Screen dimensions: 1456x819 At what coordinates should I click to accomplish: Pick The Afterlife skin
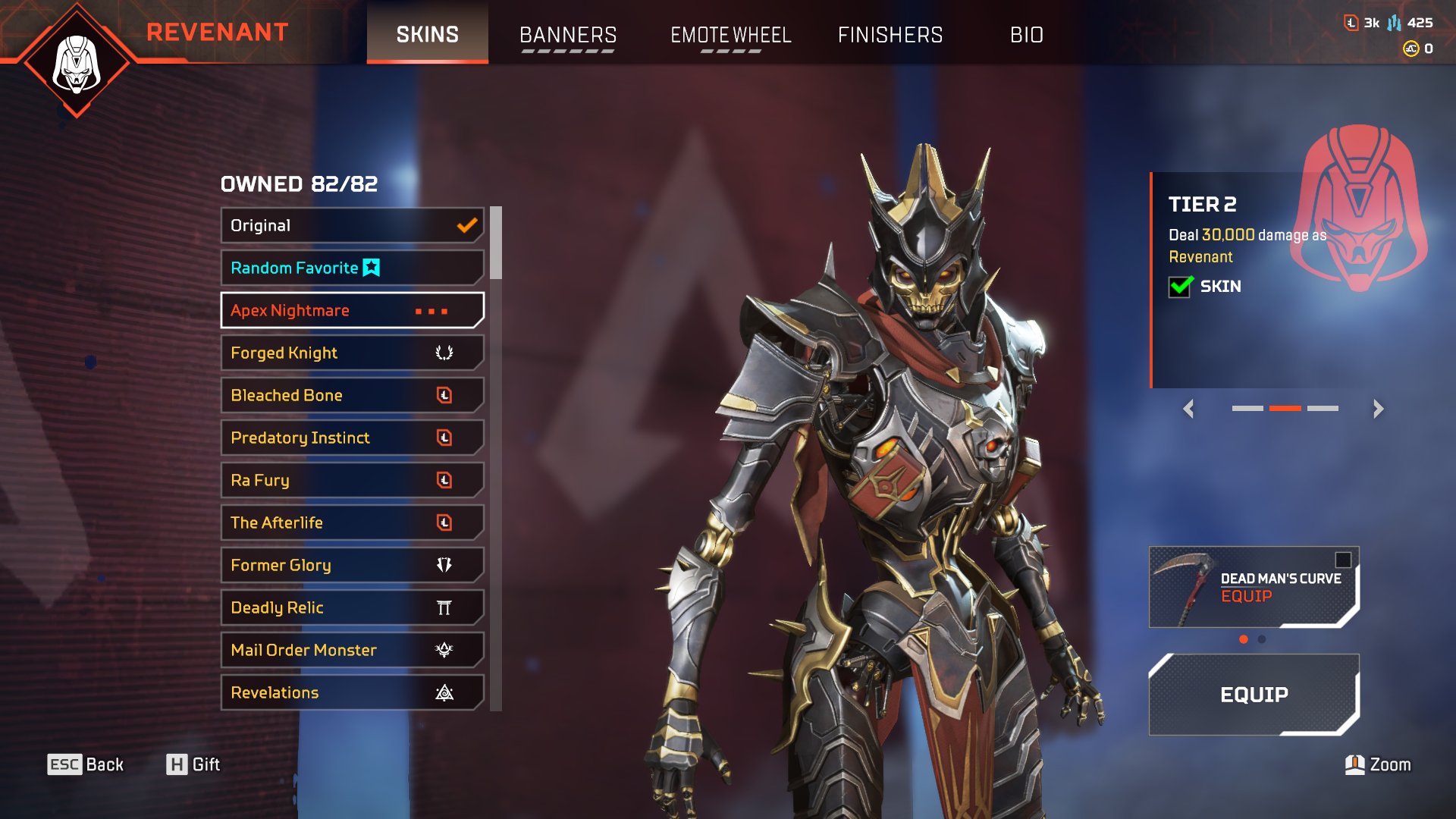[x=352, y=522]
